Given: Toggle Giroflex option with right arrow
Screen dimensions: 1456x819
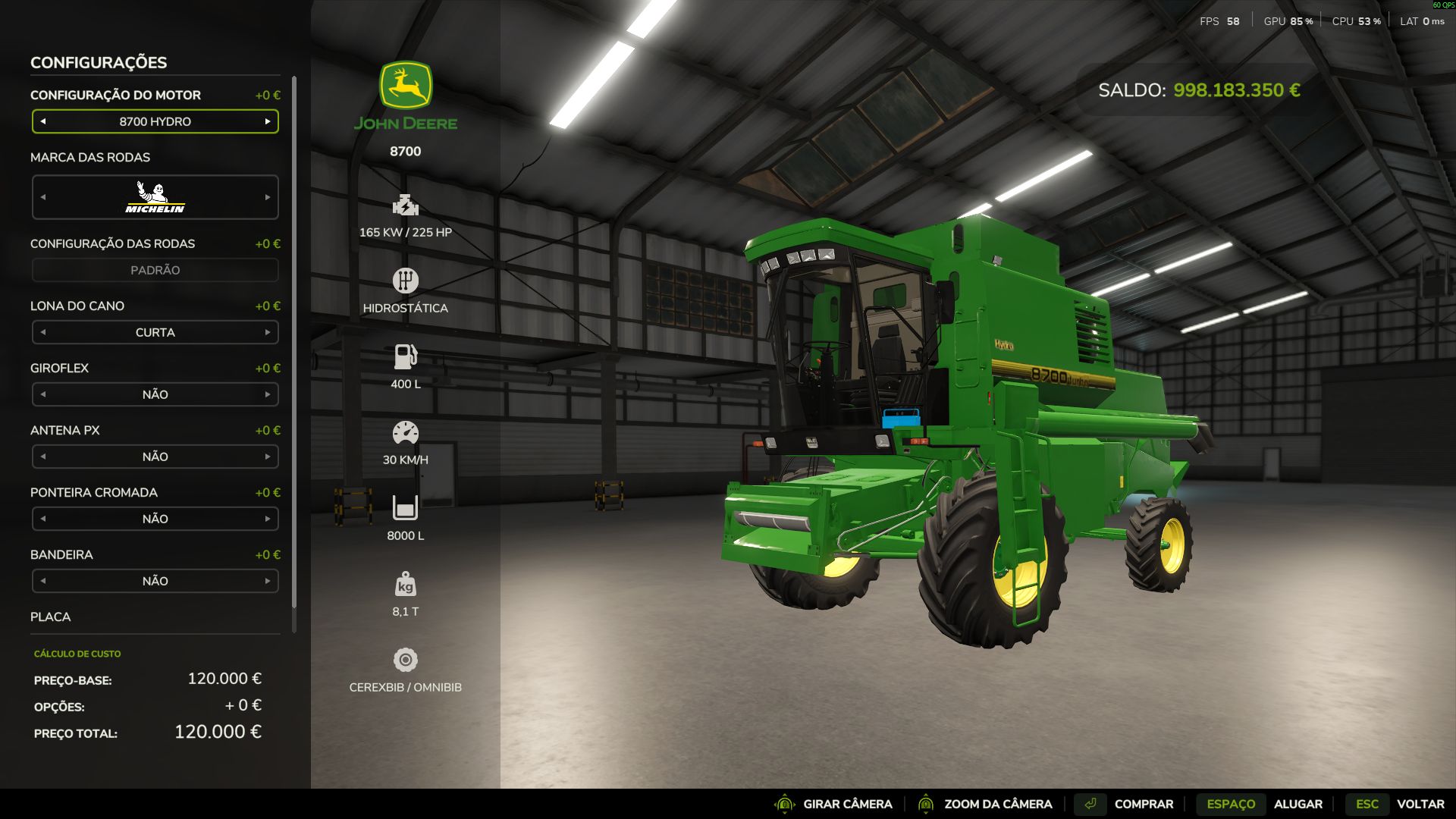Looking at the screenshot, I should pyautogui.click(x=268, y=394).
